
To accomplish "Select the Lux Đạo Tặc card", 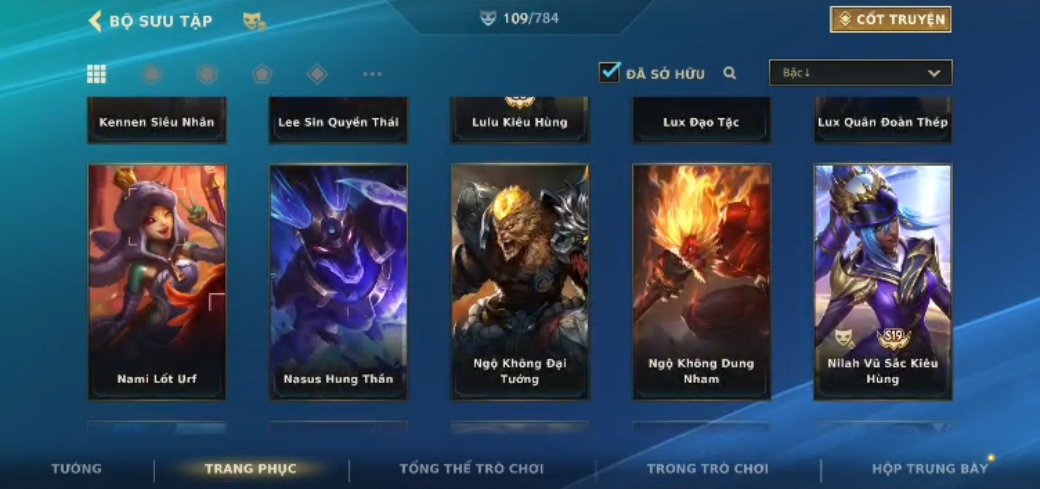I will [x=701, y=121].
